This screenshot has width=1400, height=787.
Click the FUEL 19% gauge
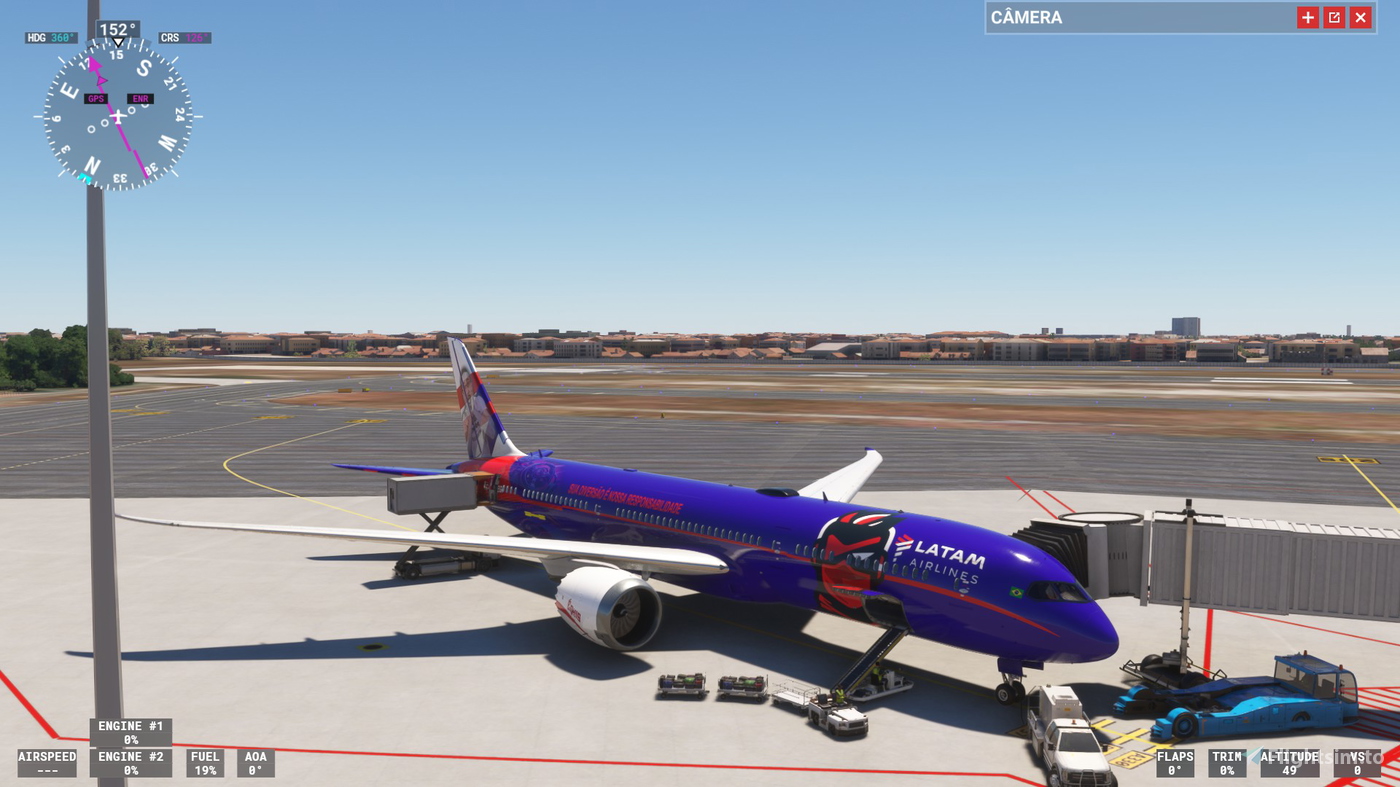point(204,763)
